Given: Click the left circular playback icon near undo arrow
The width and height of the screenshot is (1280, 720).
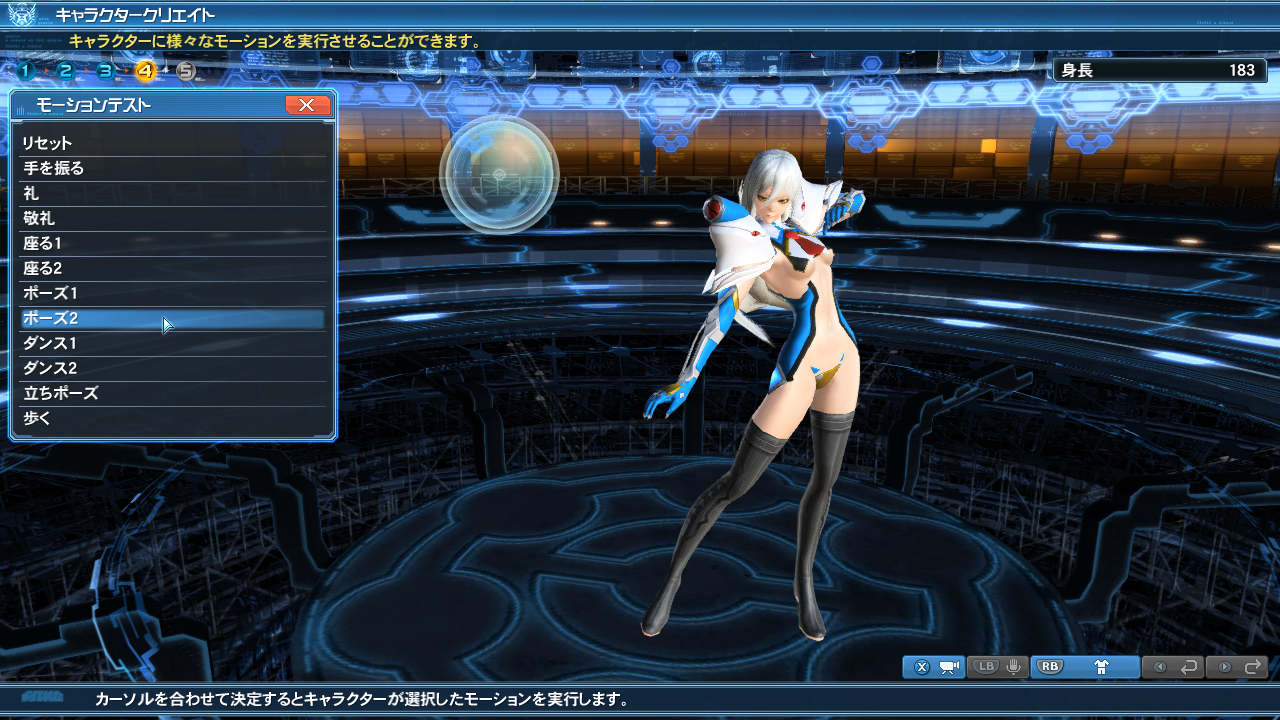Looking at the screenshot, I should click(x=1160, y=667).
